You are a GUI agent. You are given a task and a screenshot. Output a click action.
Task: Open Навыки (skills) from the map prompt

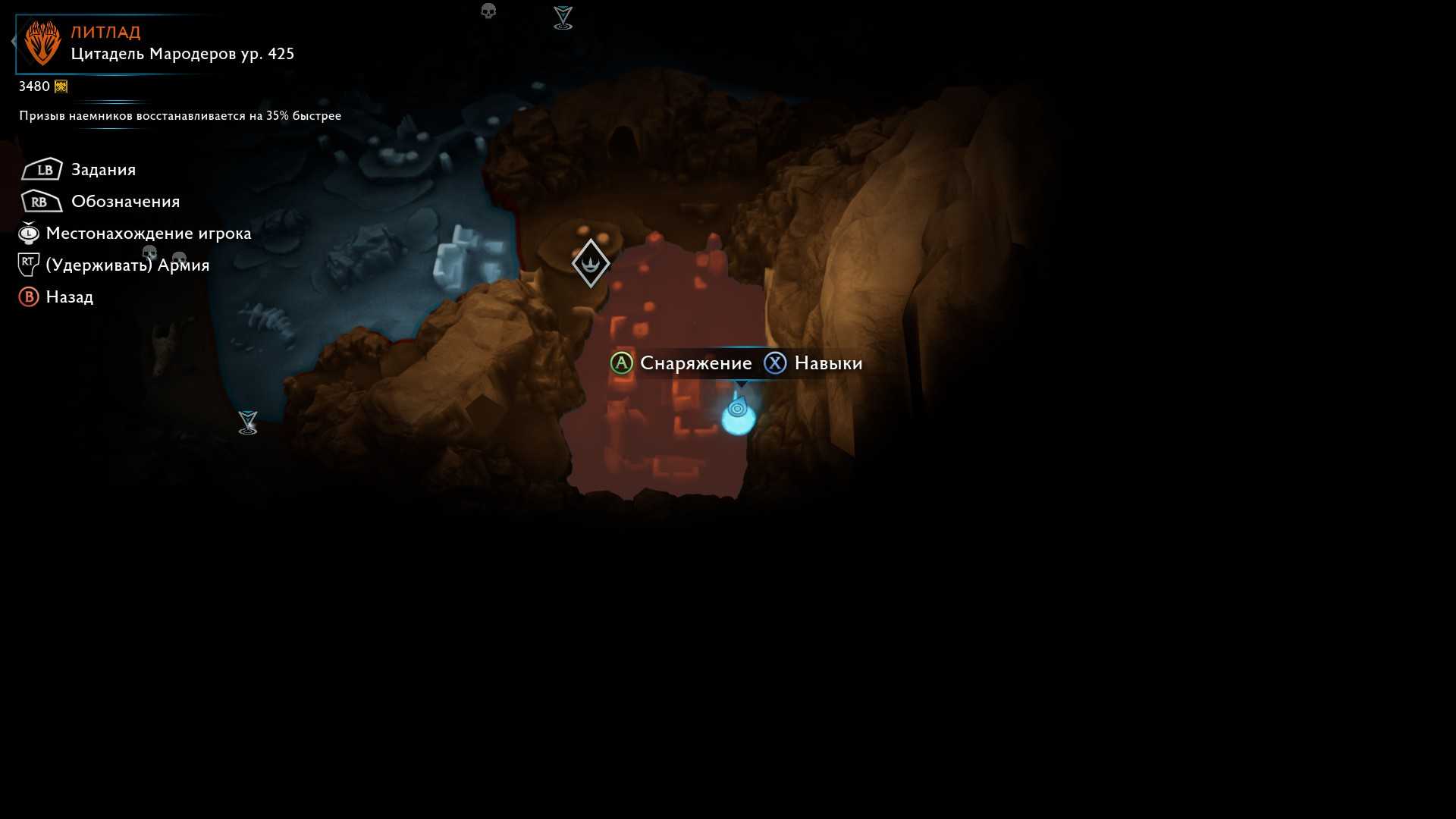(x=828, y=363)
